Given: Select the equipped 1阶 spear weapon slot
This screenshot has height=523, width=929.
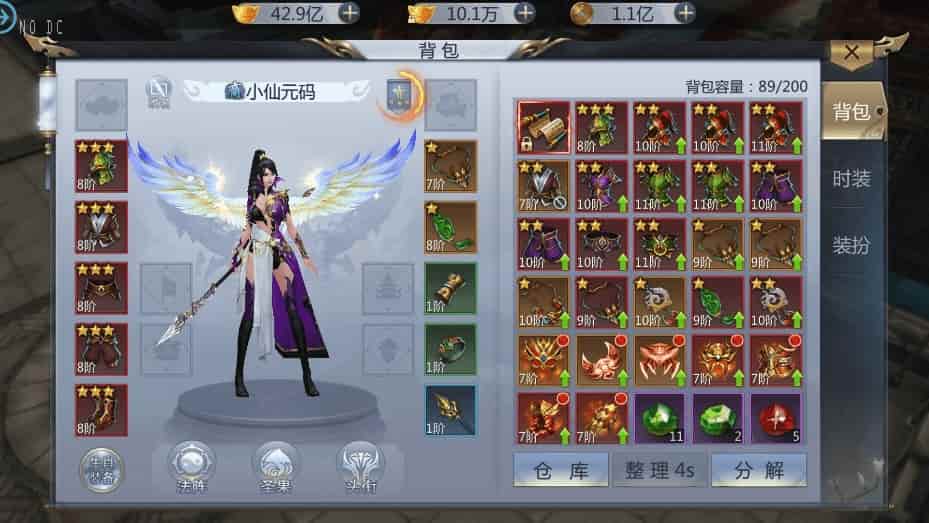Looking at the screenshot, I should point(450,410).
